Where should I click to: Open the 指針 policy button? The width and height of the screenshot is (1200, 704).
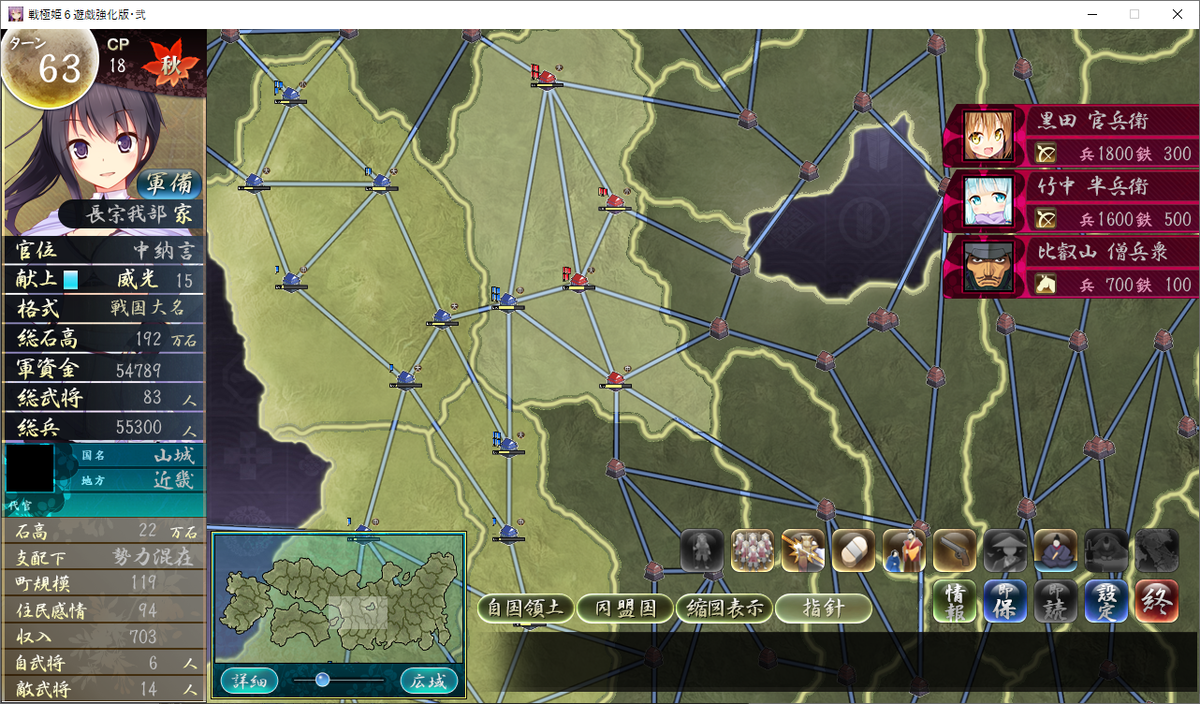823,607
